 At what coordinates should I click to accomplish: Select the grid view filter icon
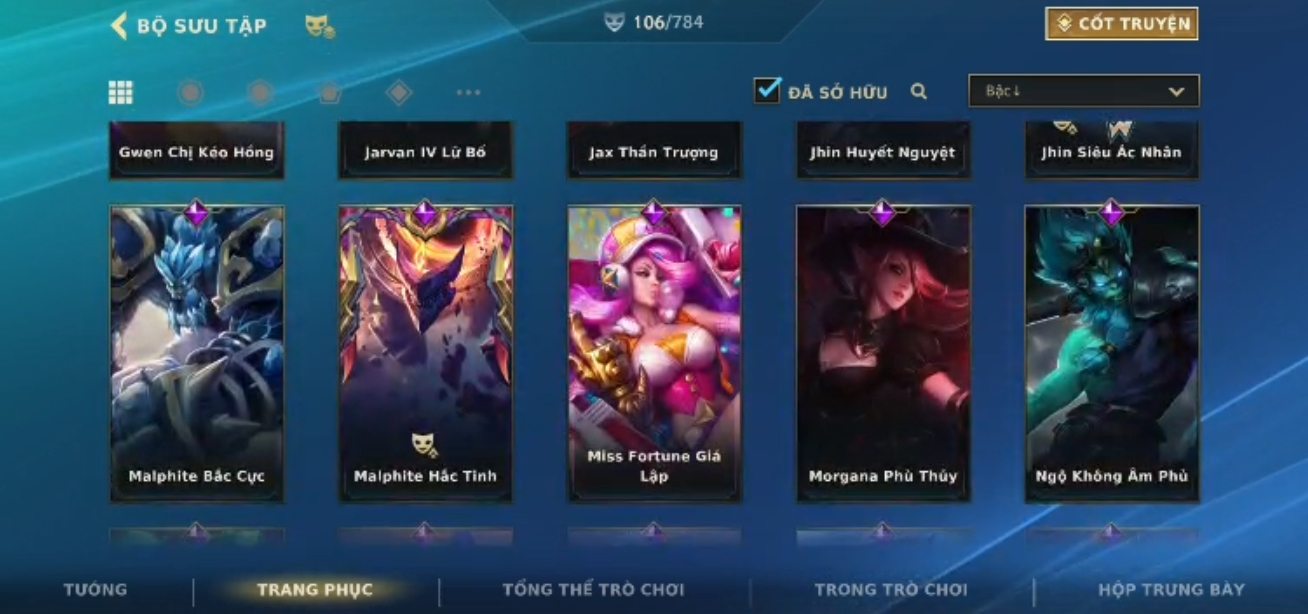pyautogui.click(x=121, y=93)
